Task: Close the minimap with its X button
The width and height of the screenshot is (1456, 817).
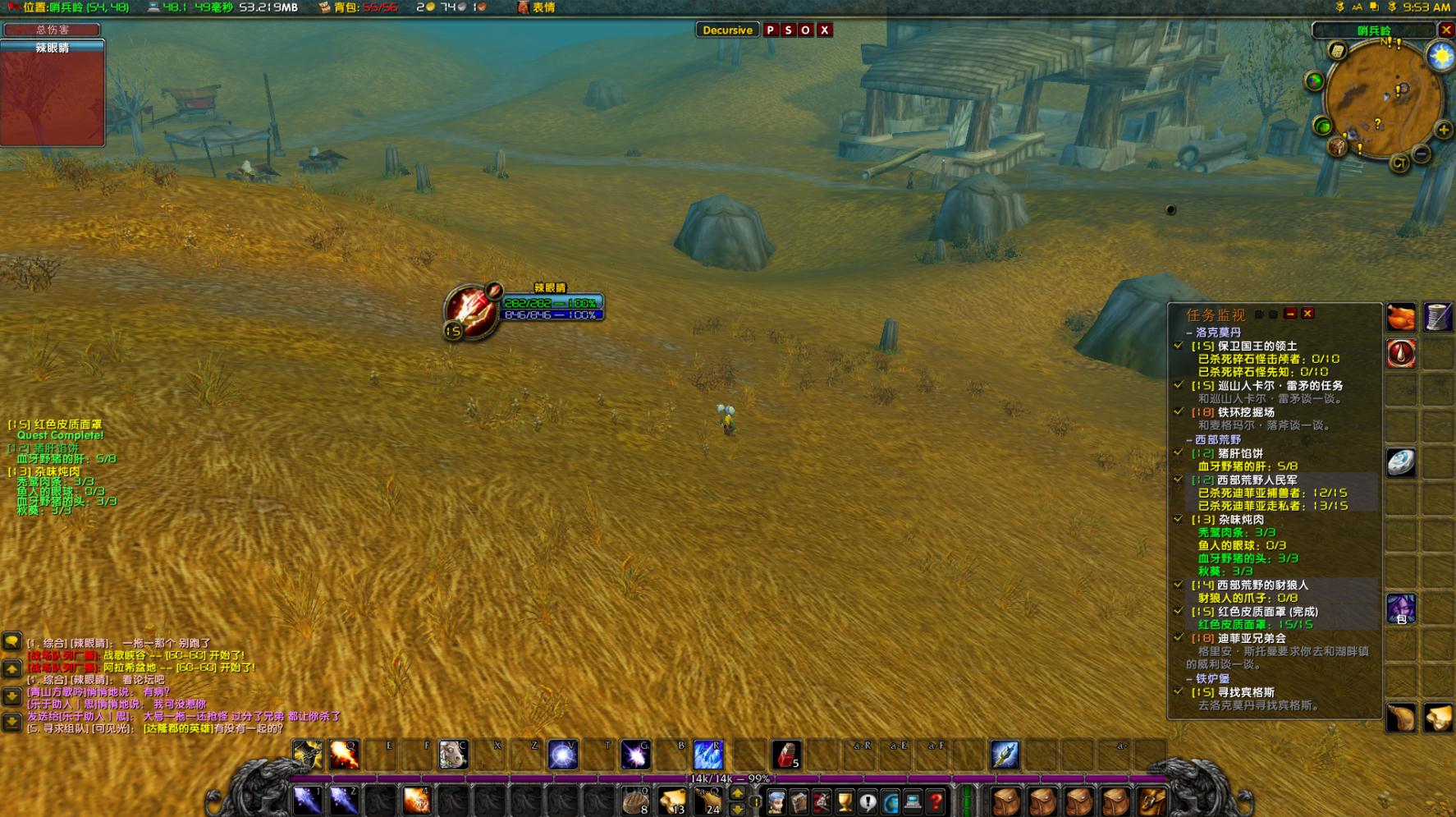Action: pos(1446,30)
